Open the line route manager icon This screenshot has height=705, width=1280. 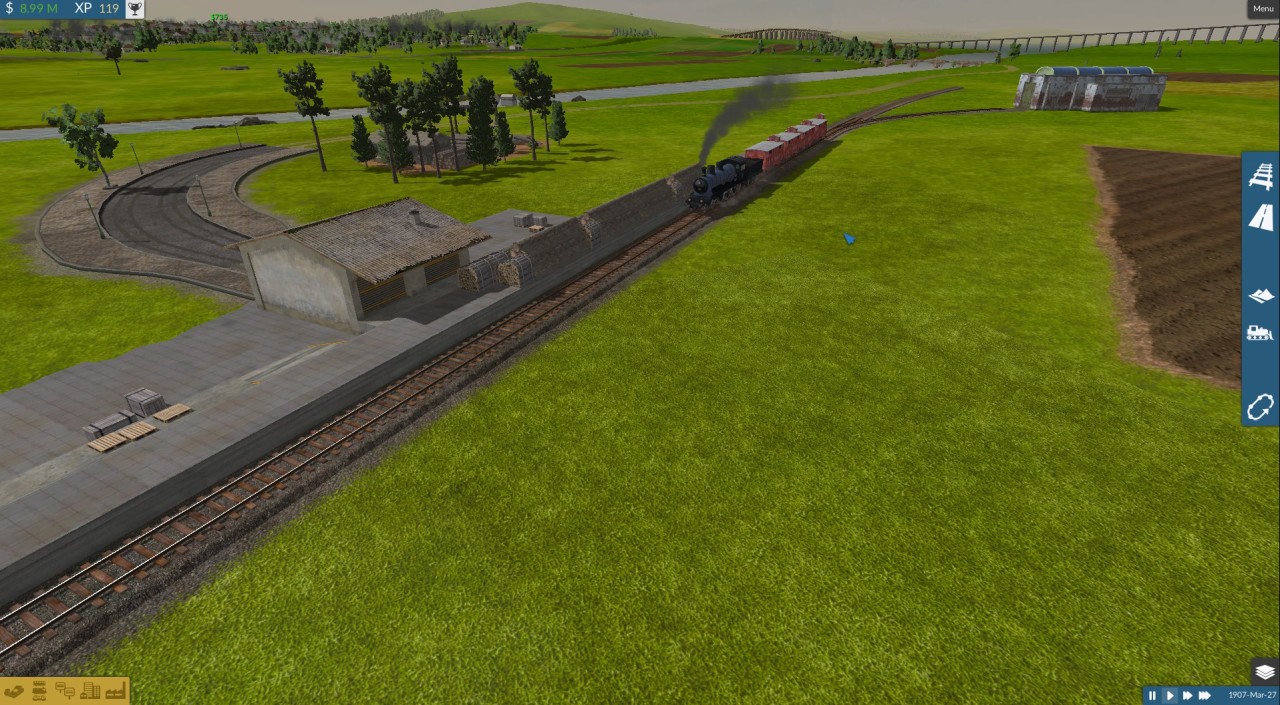1260,407
